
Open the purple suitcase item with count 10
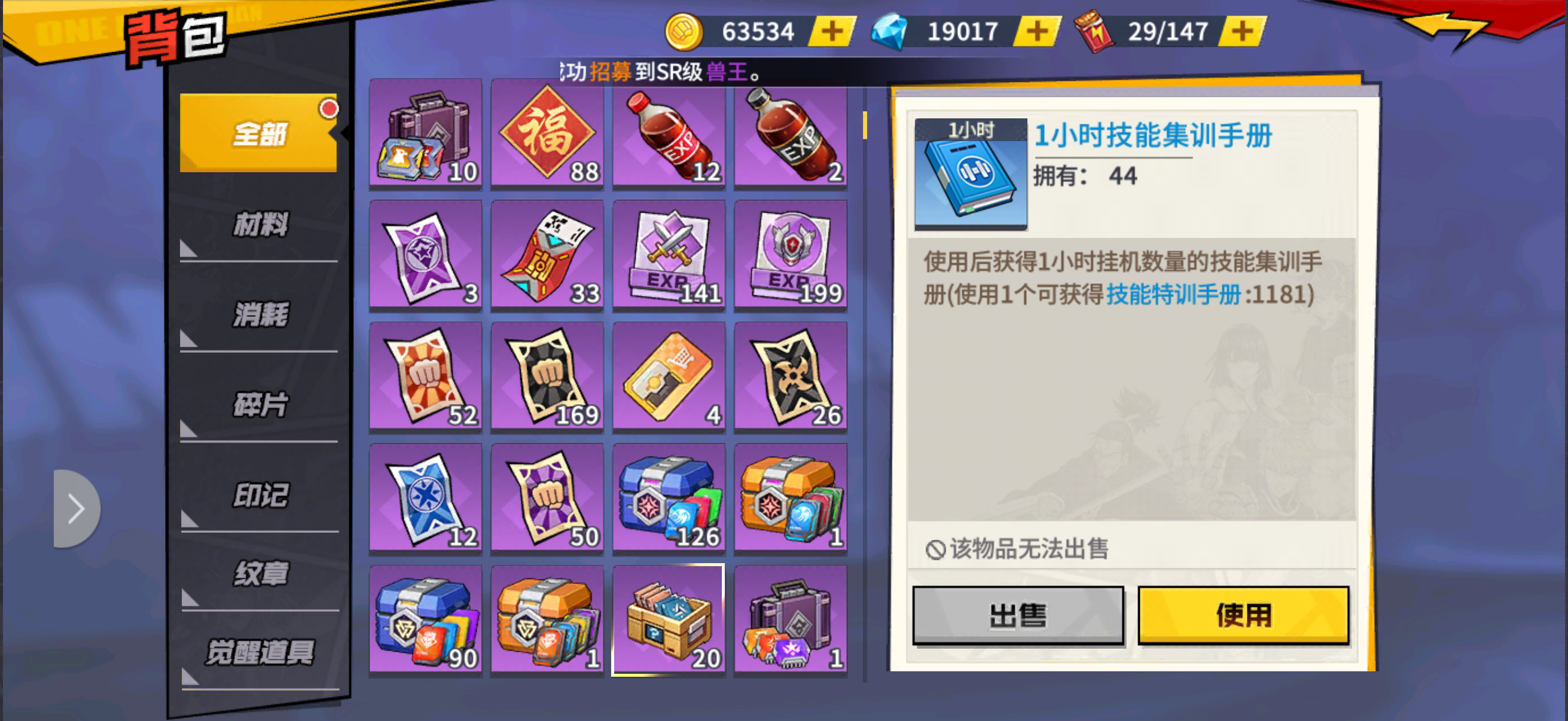coord(425,134)
